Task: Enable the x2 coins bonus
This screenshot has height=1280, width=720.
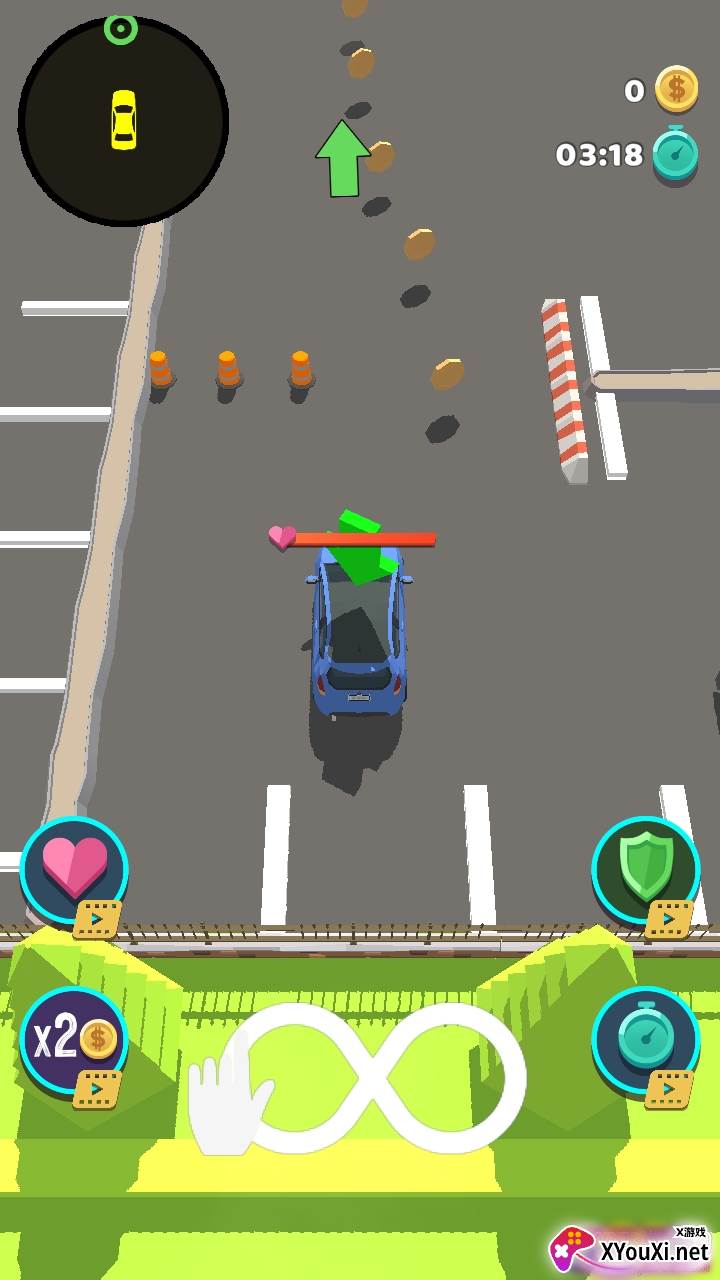Action: point(74,1040)
